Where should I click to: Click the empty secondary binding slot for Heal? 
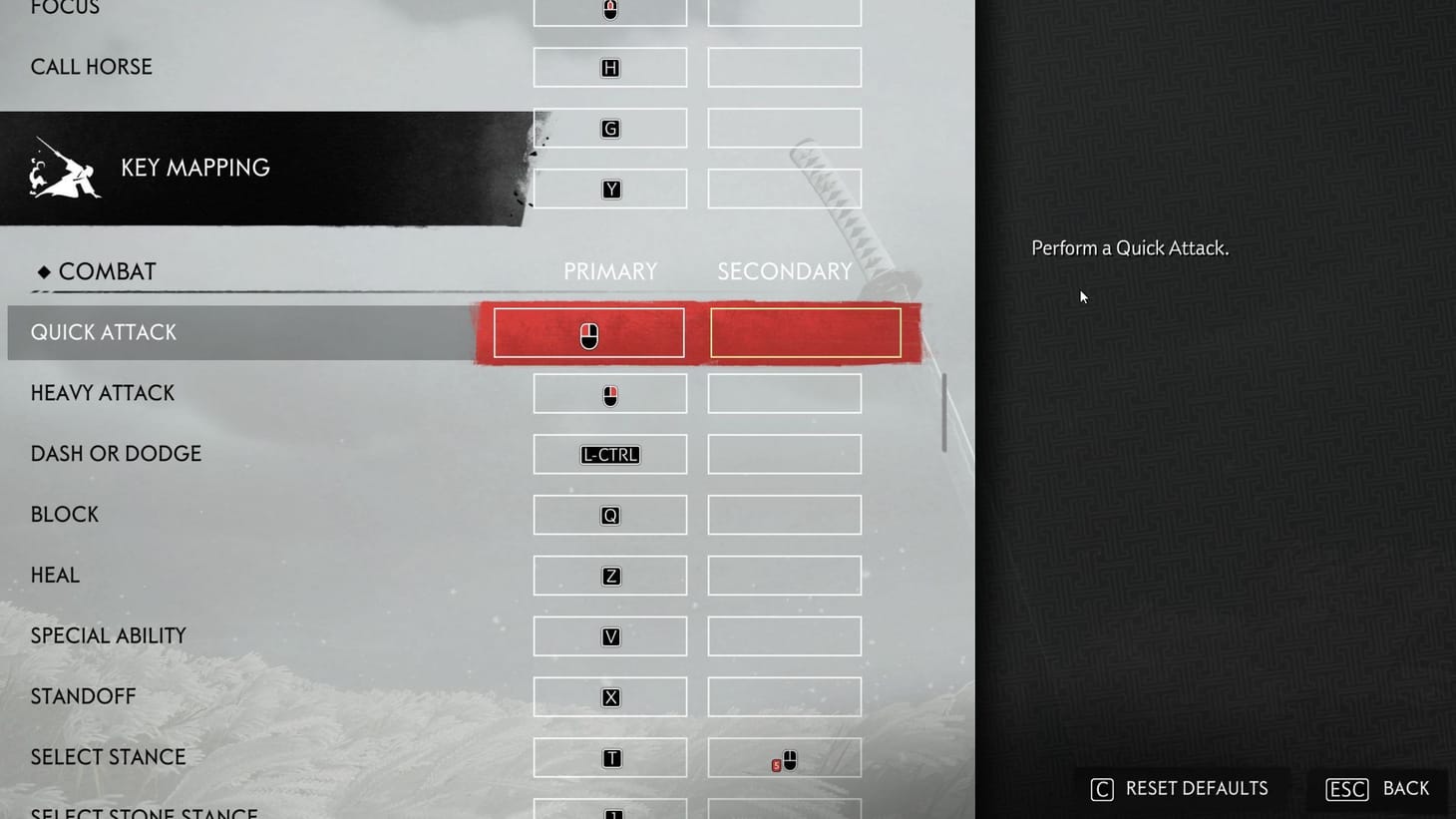click(x=784, y=576)
